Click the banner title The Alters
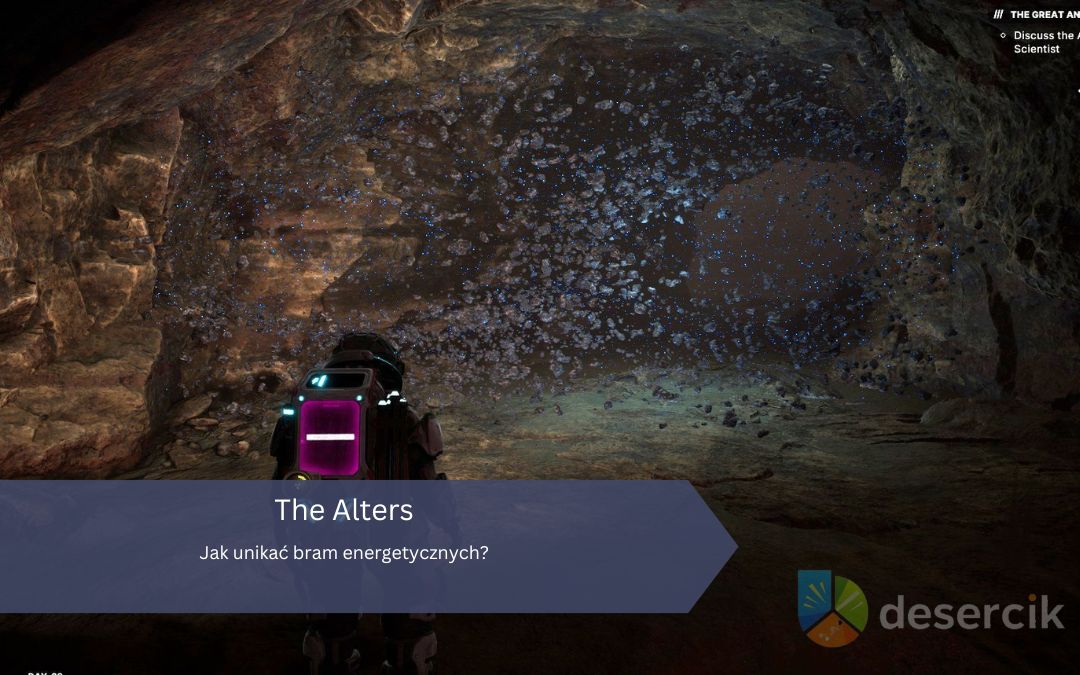The height and width of the screenshot is (675, 1080). (343, 510)
